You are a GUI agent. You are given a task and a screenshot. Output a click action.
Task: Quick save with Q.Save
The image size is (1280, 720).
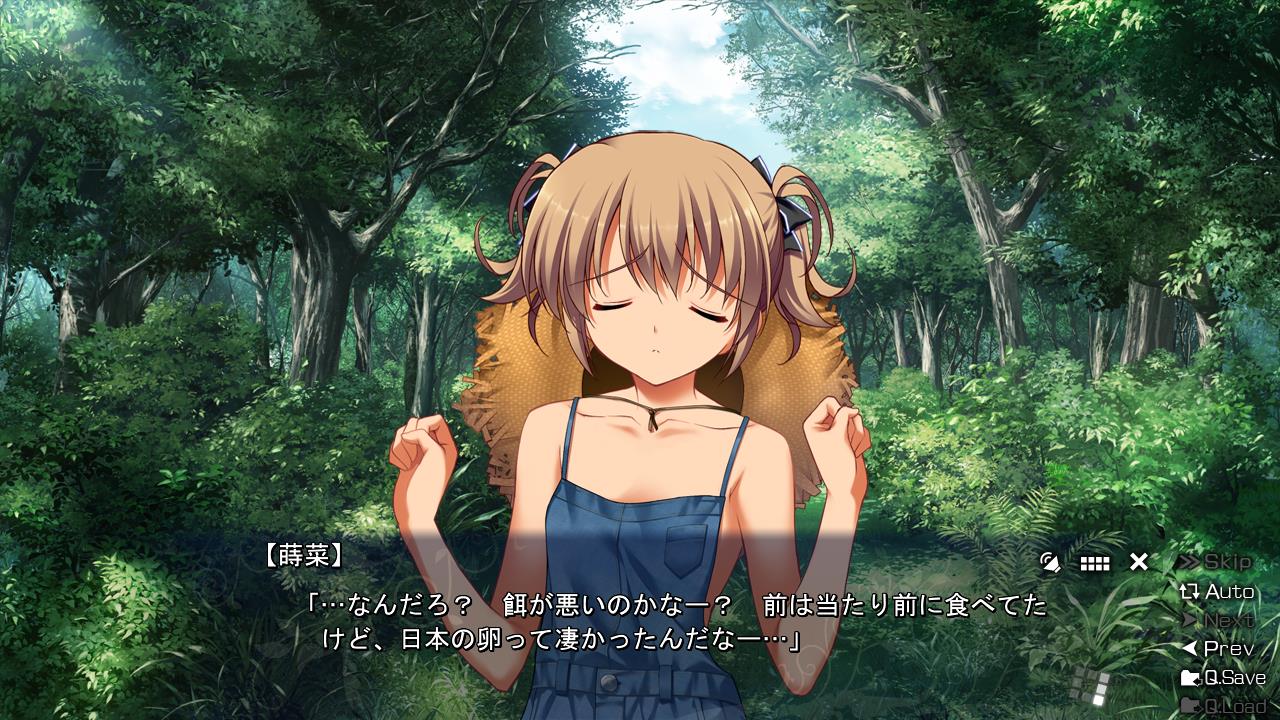coord(1224,677)
